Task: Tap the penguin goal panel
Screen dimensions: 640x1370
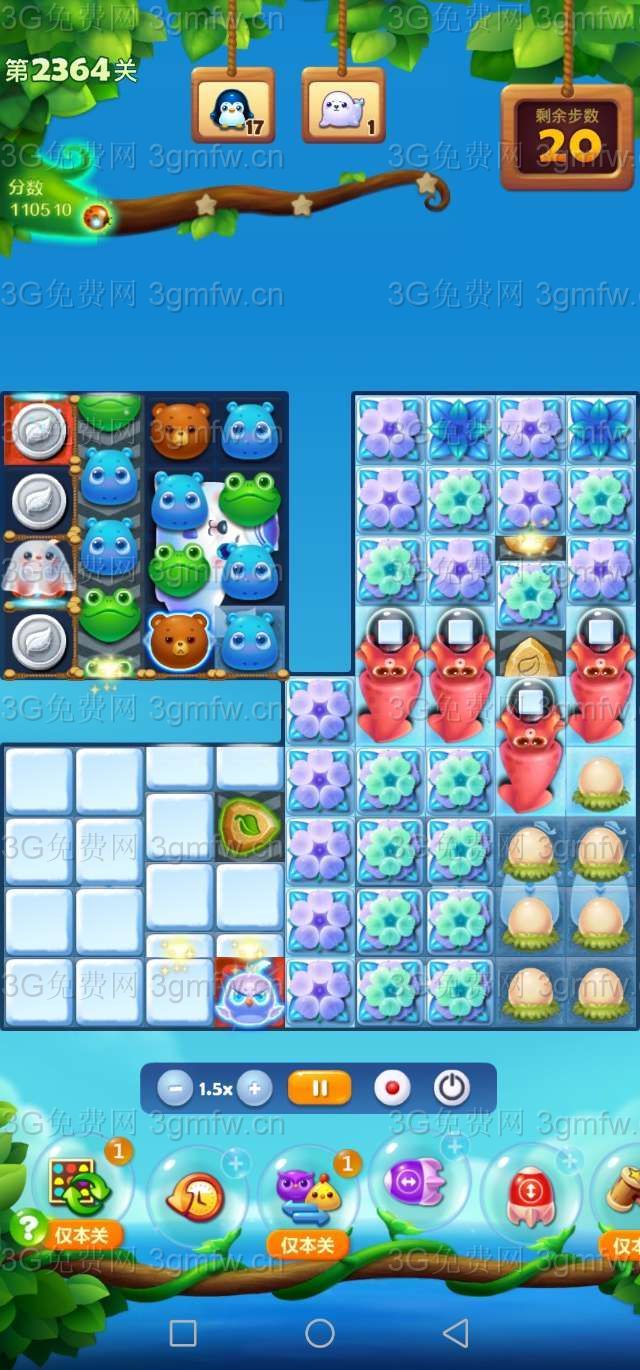Action: [233, 107]
